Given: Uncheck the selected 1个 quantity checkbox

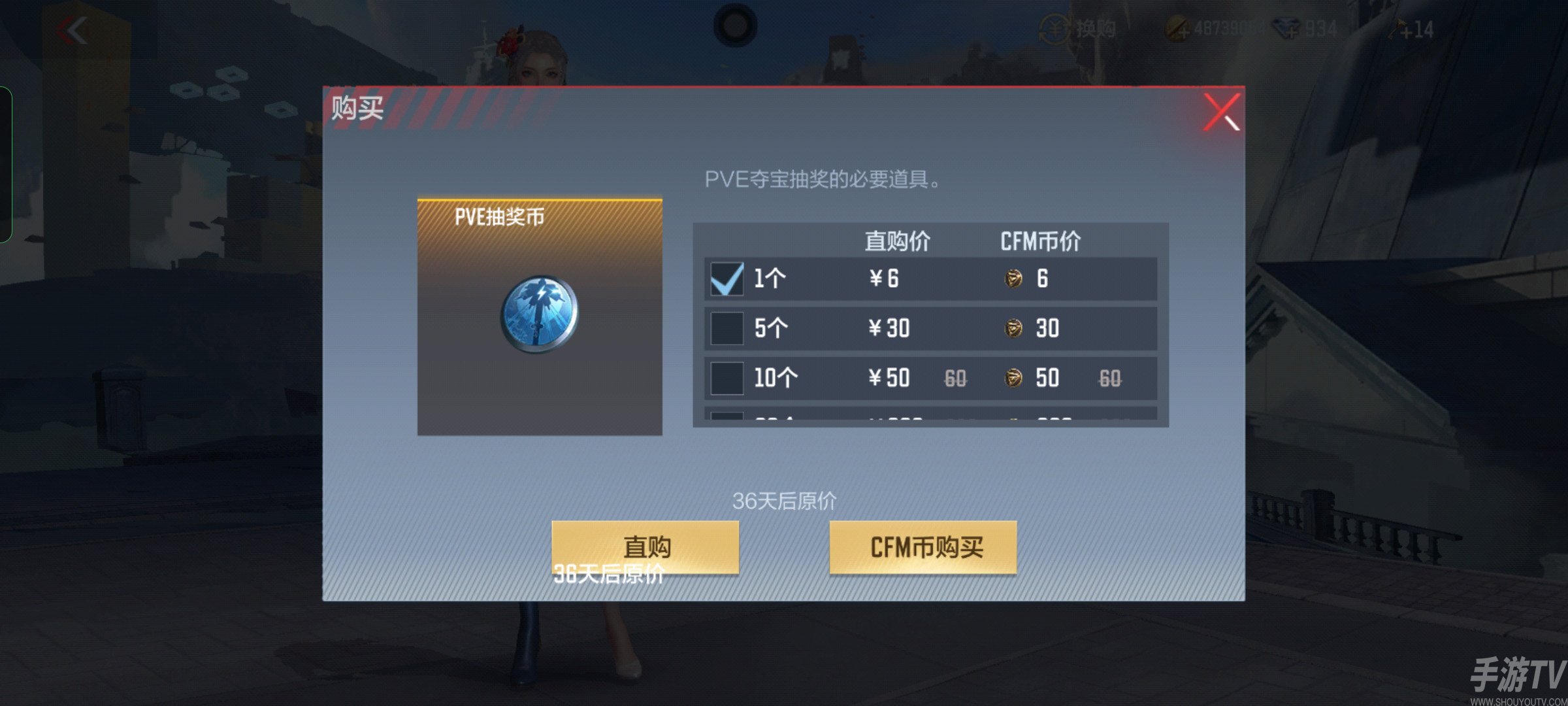Looking at the screenshot, I should [727, 279].
